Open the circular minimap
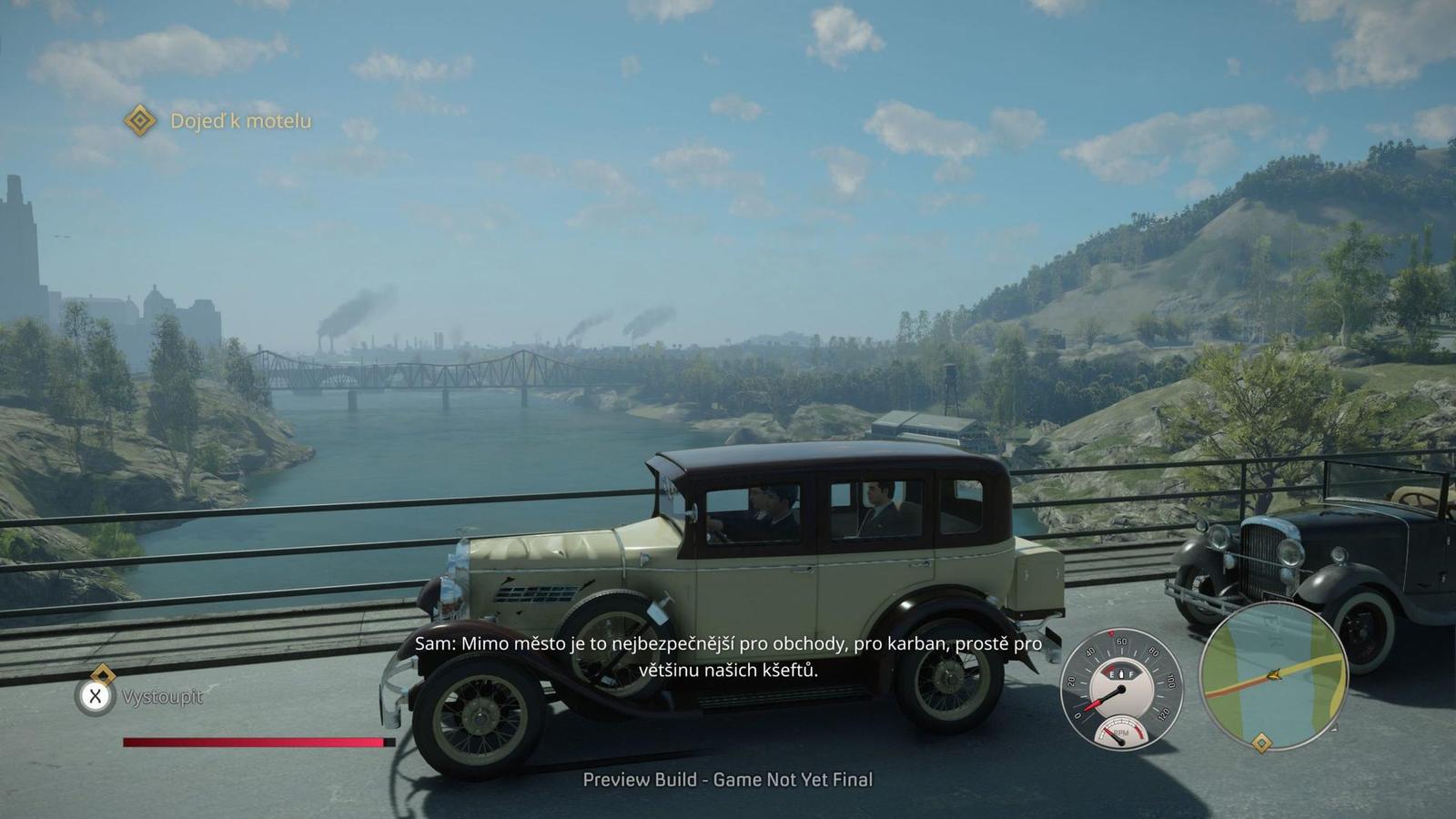Image resolution: width=1456 pixels, height=819 pixels. pos(1273,675)
